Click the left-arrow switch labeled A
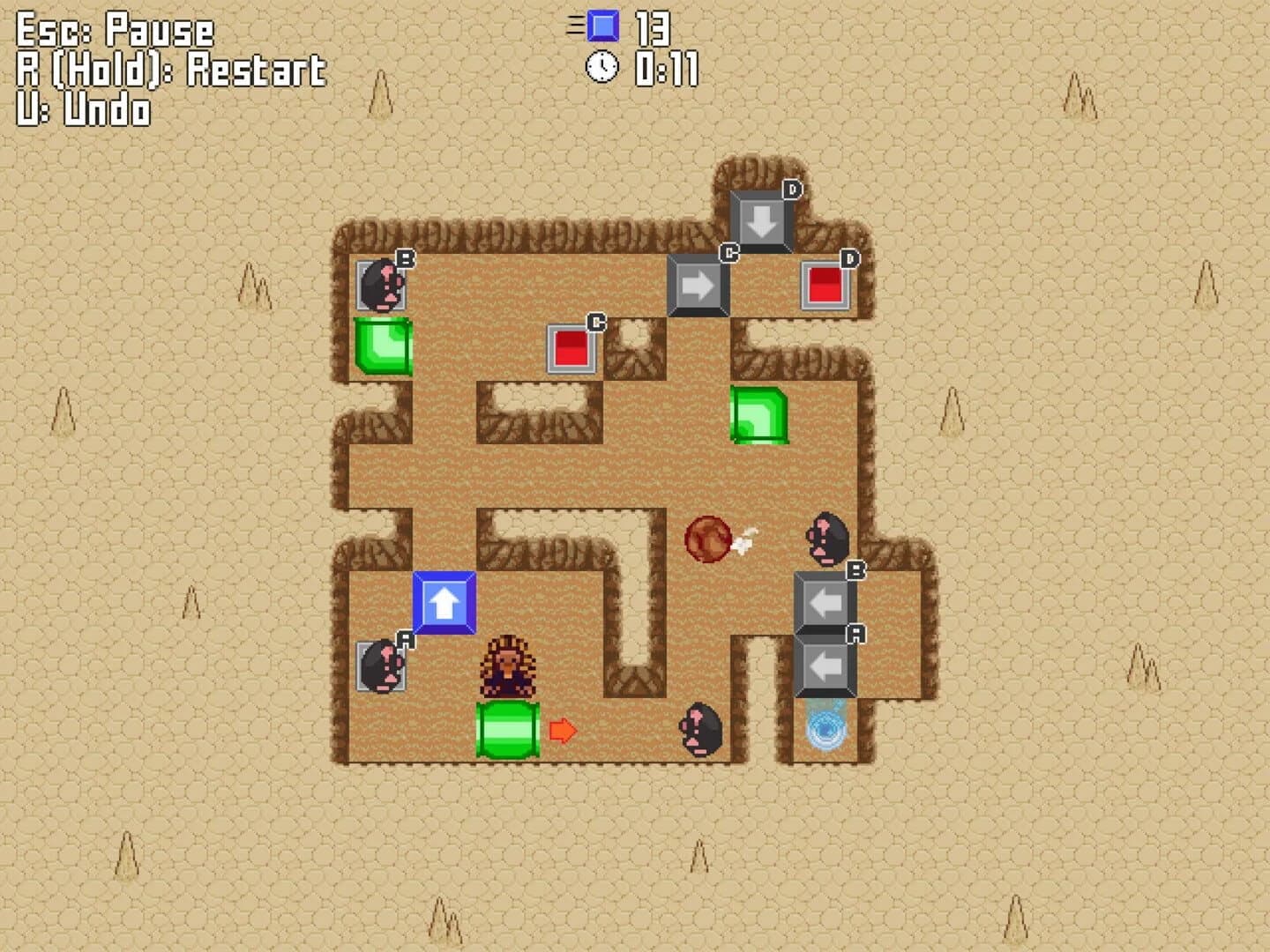 click(825, 668)
